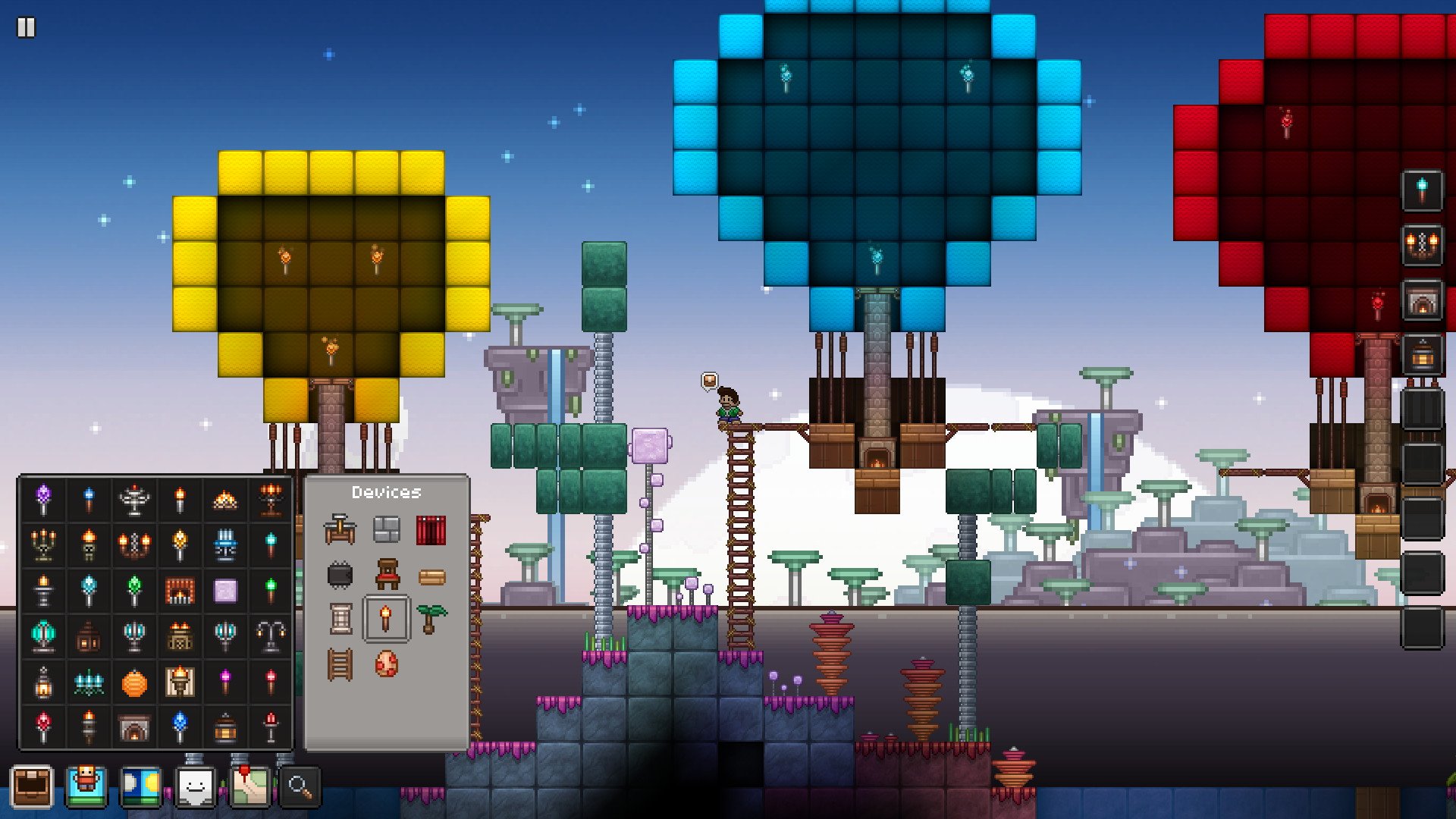Select the pink glowing block item

click(225, 590)
